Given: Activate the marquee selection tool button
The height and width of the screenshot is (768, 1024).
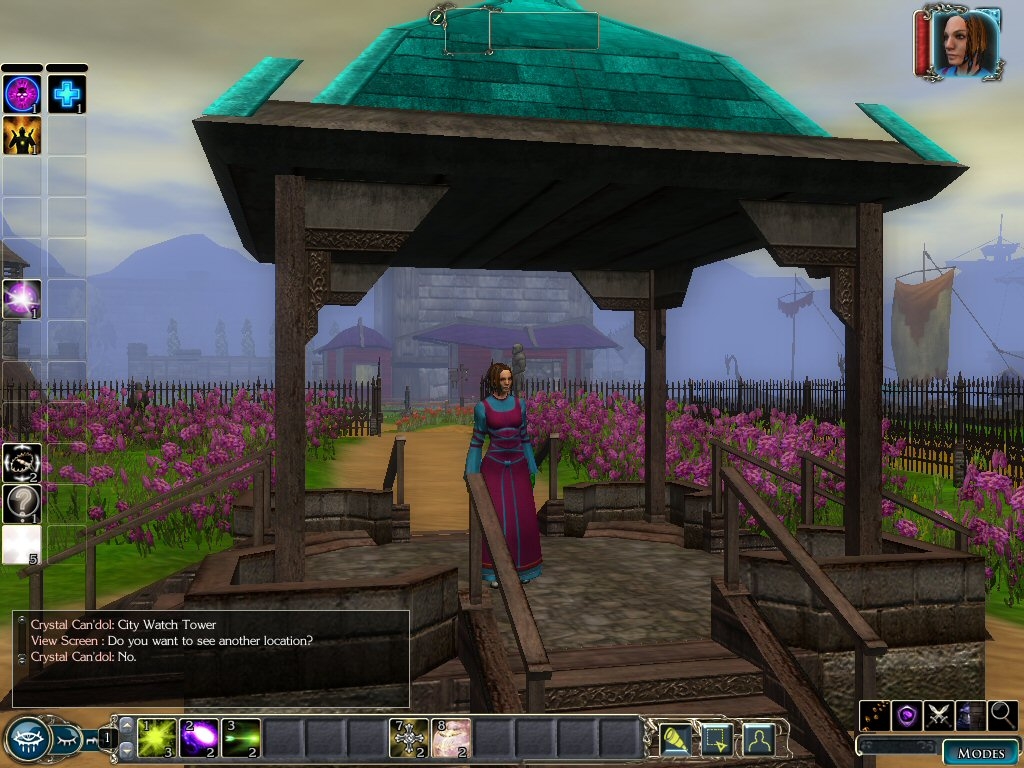Looking at the screenshot, I should [718, 739].
